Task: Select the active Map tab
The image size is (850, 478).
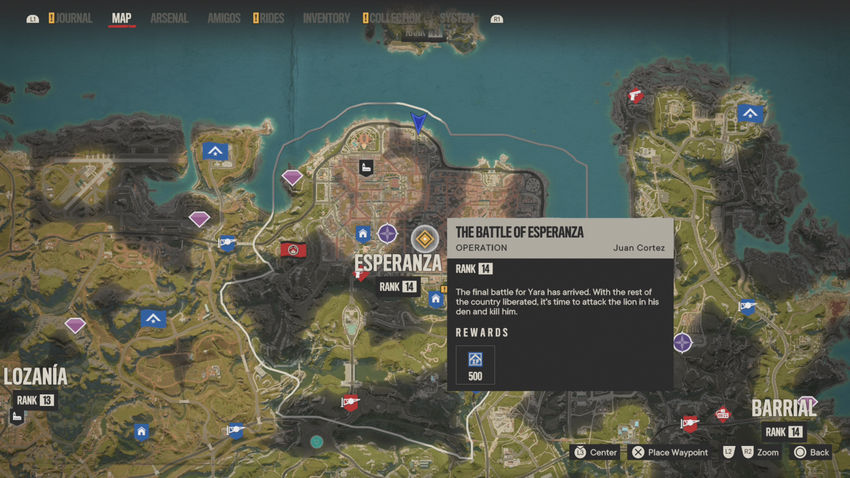Action: [x=122, y=18]
